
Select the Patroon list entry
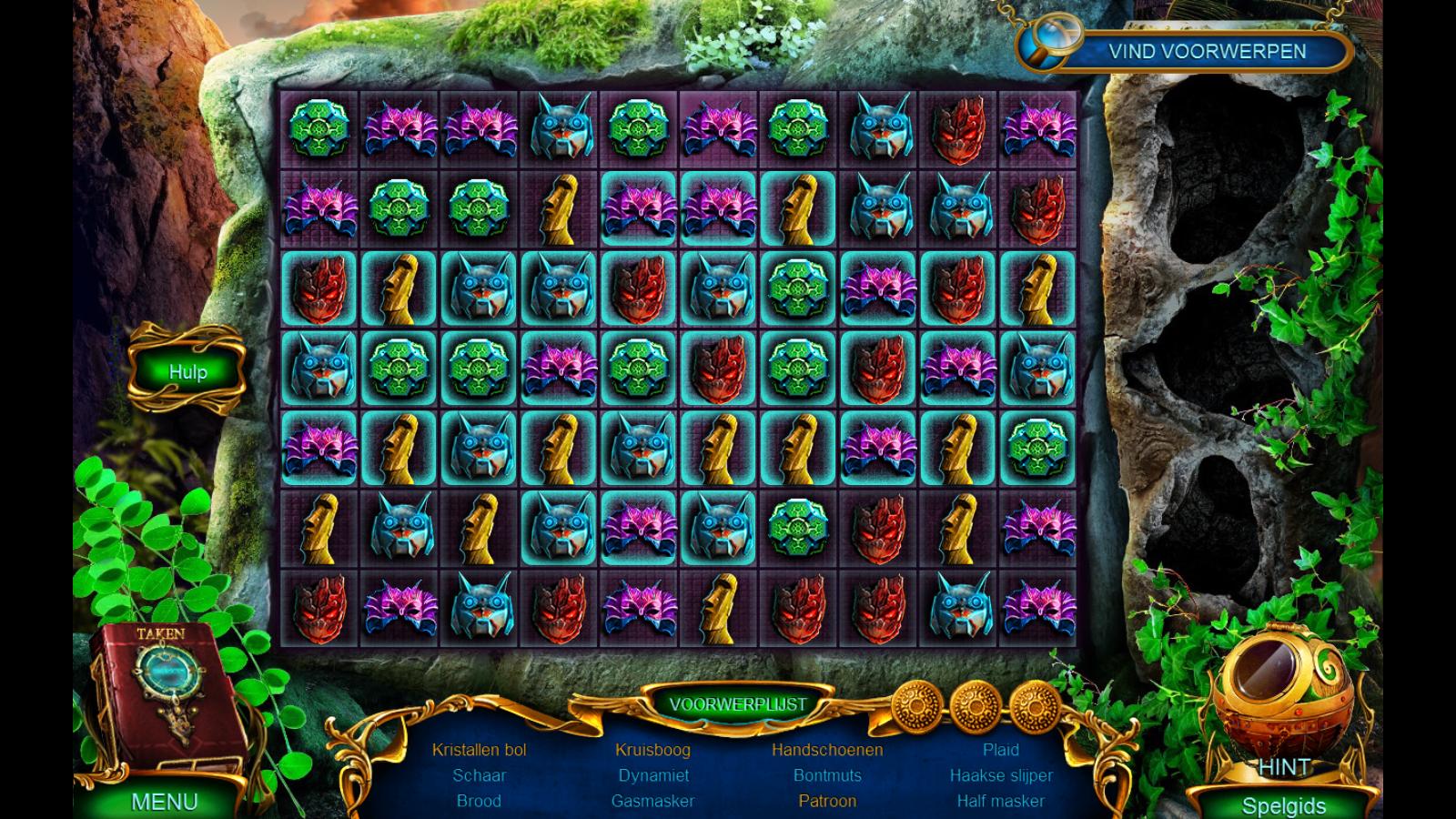pyautogui.click(x=827, y=801)
